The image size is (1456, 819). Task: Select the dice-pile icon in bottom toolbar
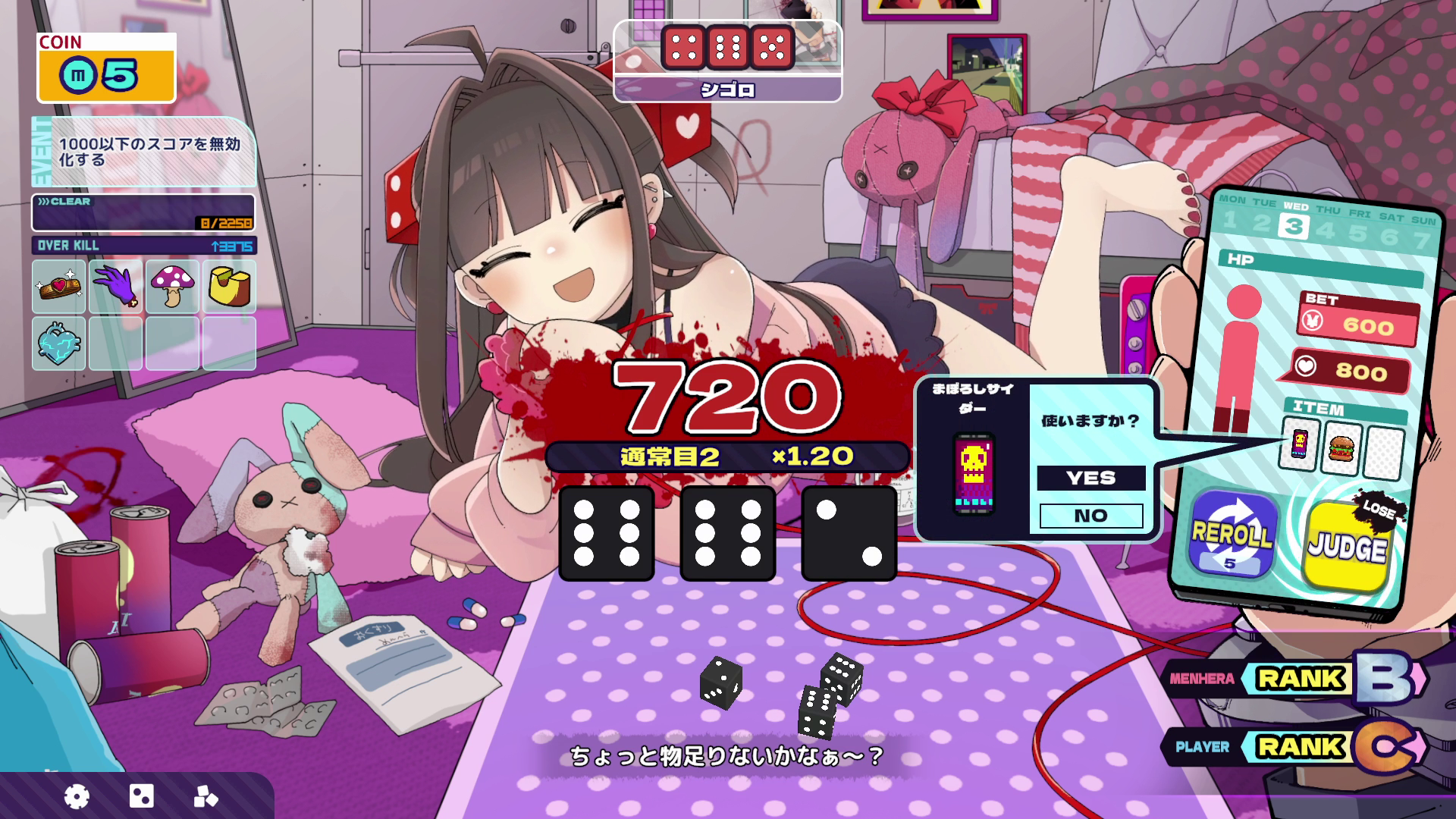click(206, 797)
